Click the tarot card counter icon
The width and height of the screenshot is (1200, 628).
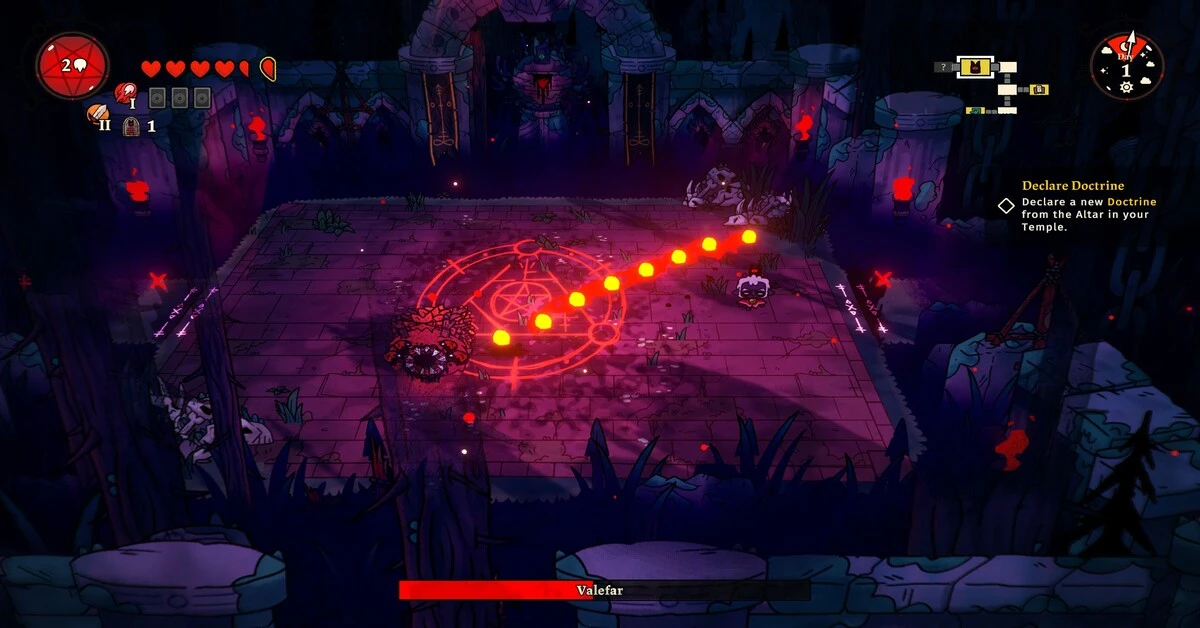(131, 126)
